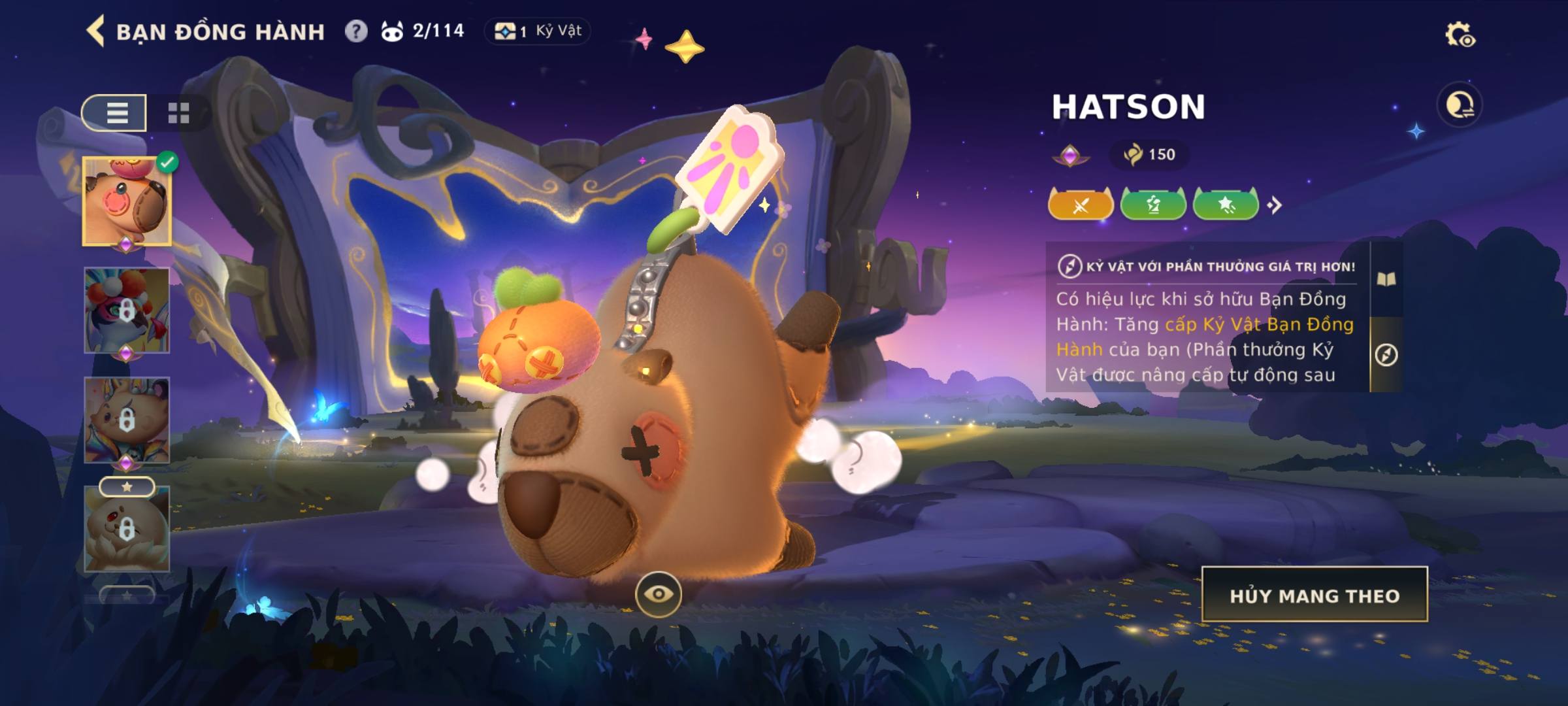This screenshot has width=1568, height=706.
Task: Switch to grid view layout
Action: 178,113
